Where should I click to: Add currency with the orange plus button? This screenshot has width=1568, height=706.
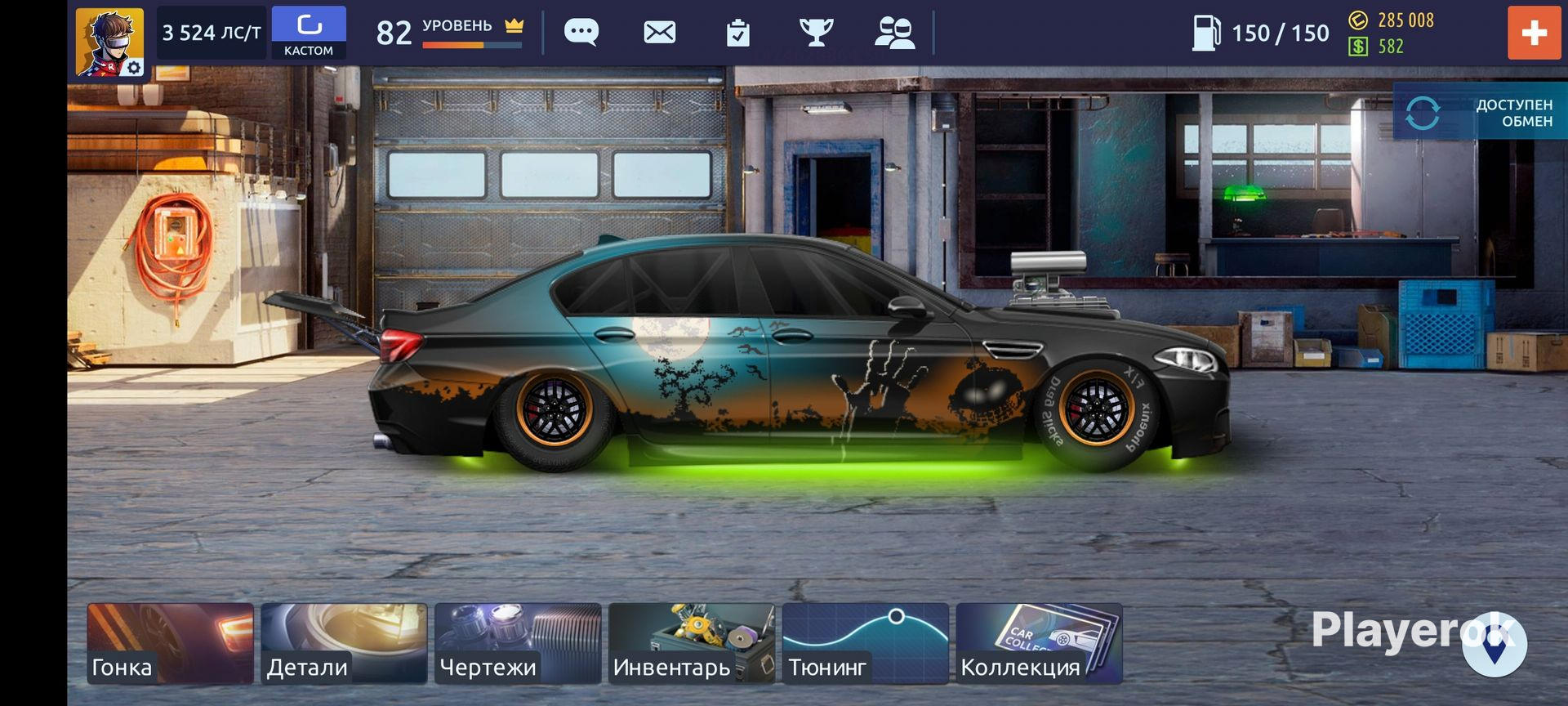point(1533,33)
